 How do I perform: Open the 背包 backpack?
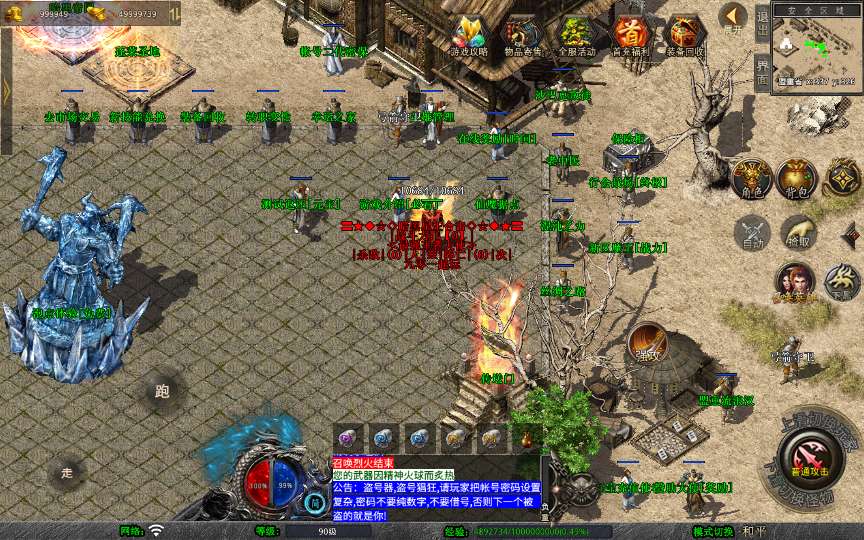click(x=796, y=178)
